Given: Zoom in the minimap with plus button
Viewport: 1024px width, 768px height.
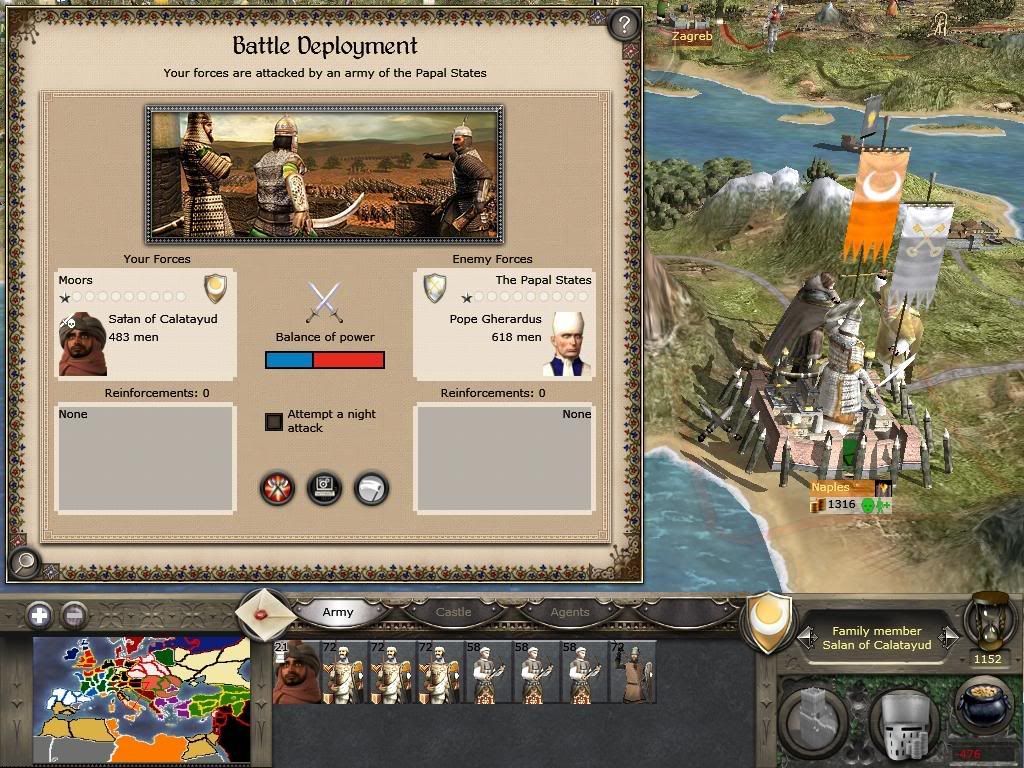Looking at the screenshot, I should (40, 615).
